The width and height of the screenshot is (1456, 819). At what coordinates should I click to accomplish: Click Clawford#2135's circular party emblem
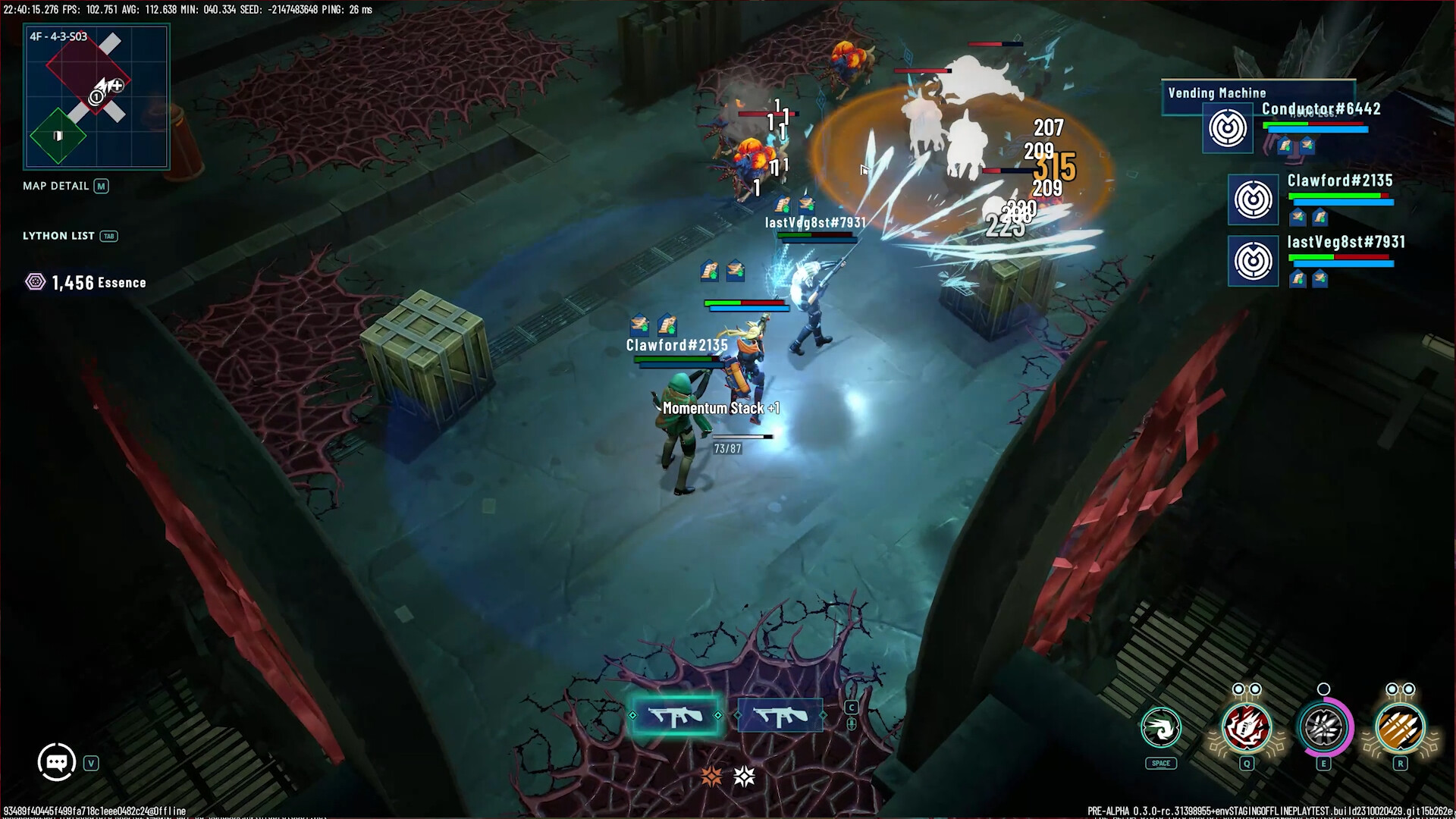[1253, 199]
